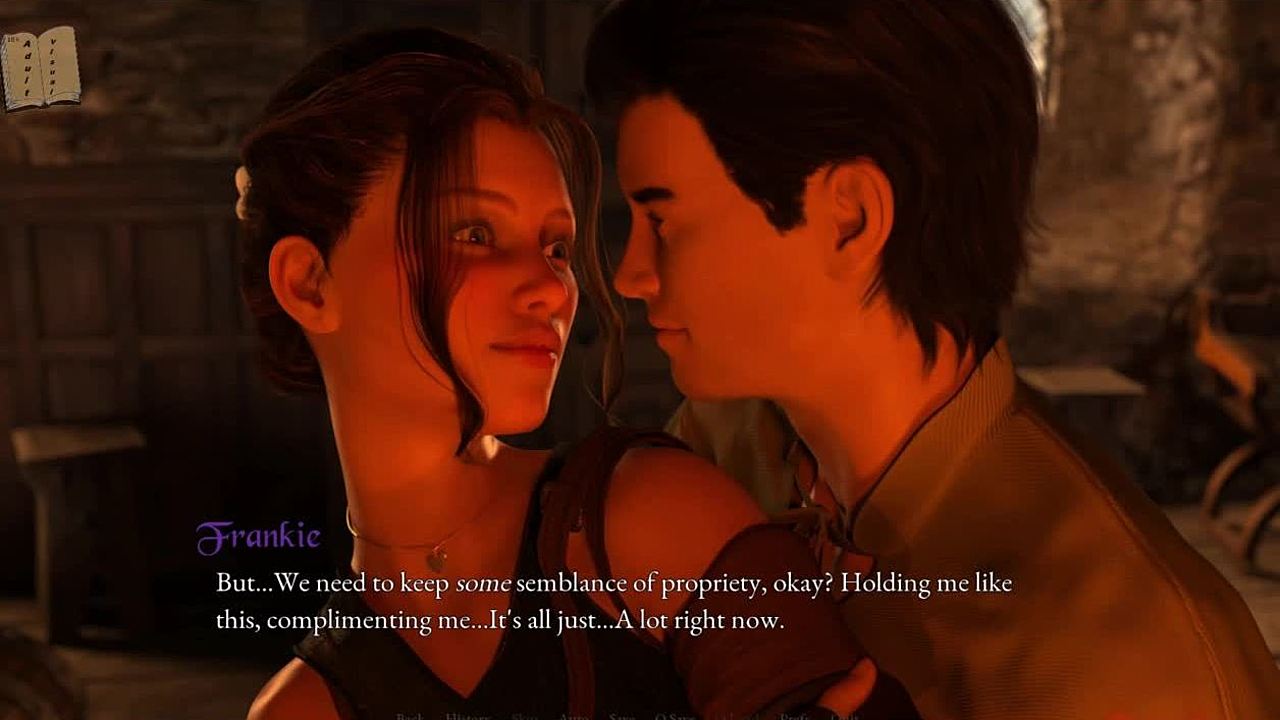This screenshot has height=720, width=1280.
Task: Open the Save game screen
Action: click(622, 716)
